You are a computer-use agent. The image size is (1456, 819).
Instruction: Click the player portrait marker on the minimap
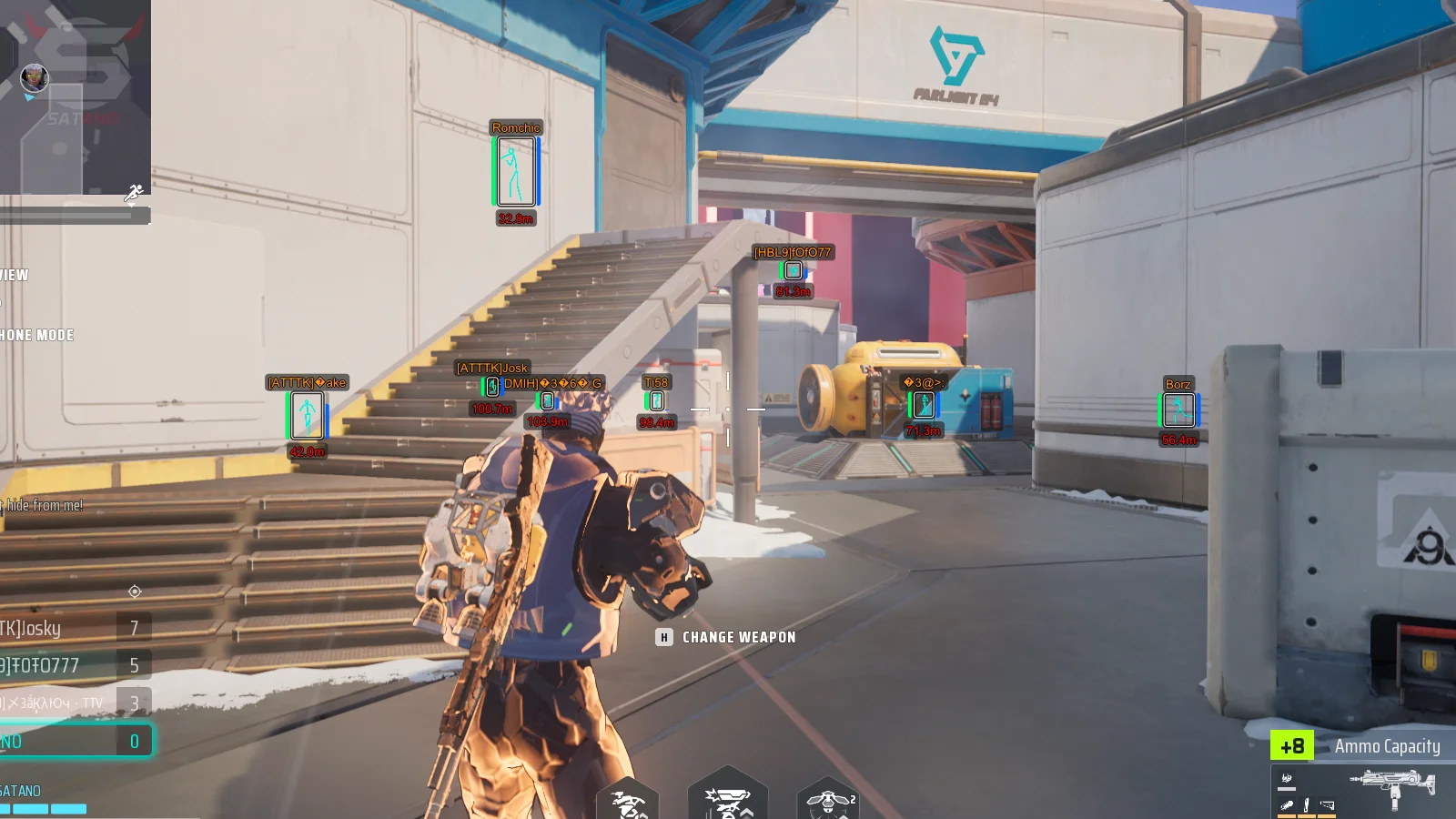pos(35,78)
